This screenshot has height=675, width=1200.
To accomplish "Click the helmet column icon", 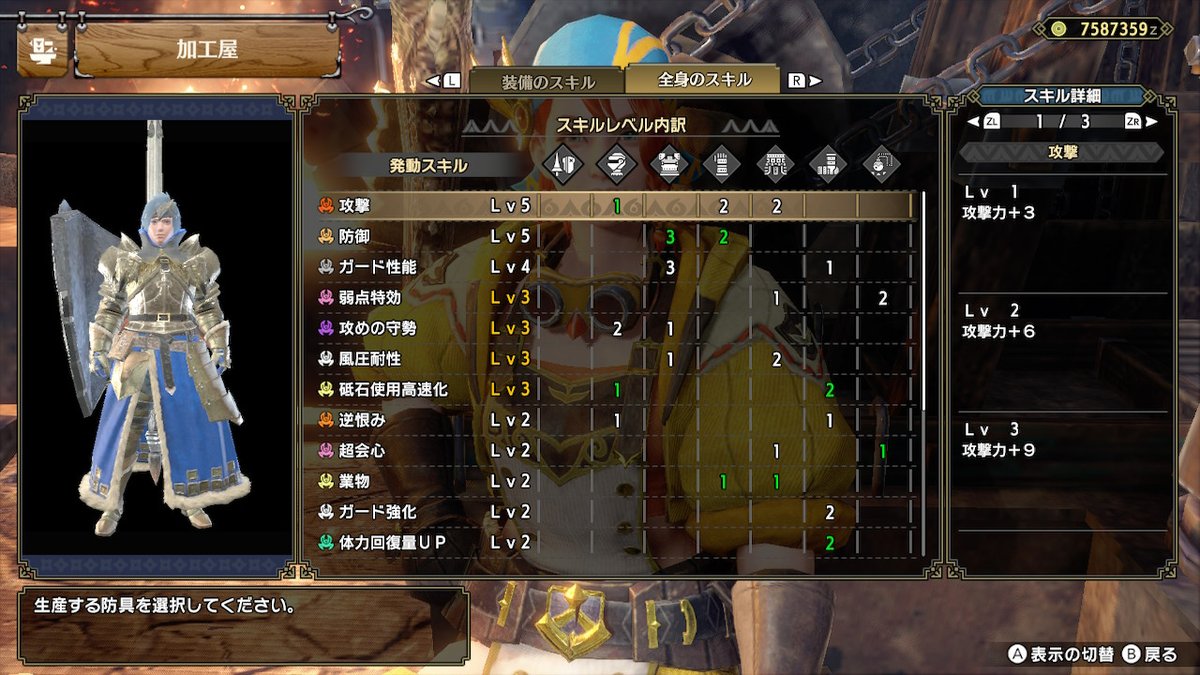I will pyautogui.click(x=616, y=164).
